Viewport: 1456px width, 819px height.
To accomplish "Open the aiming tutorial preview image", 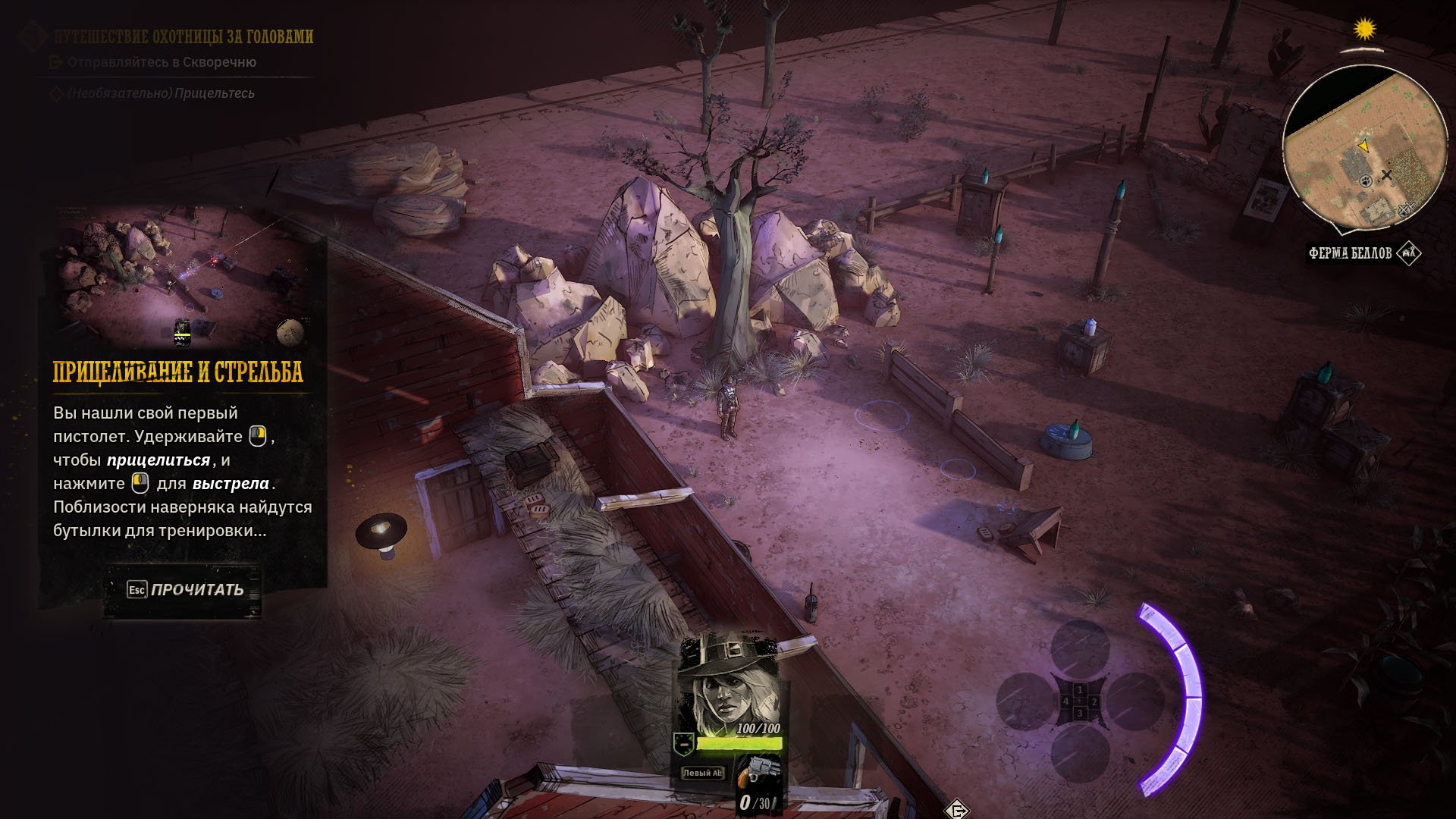I will [182, 278].
